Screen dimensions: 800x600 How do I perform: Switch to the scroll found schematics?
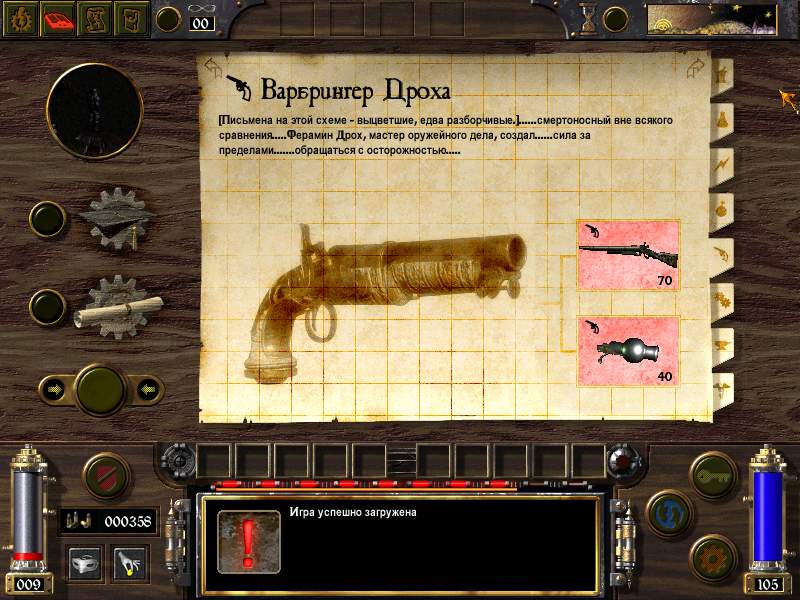pos(119,304)
